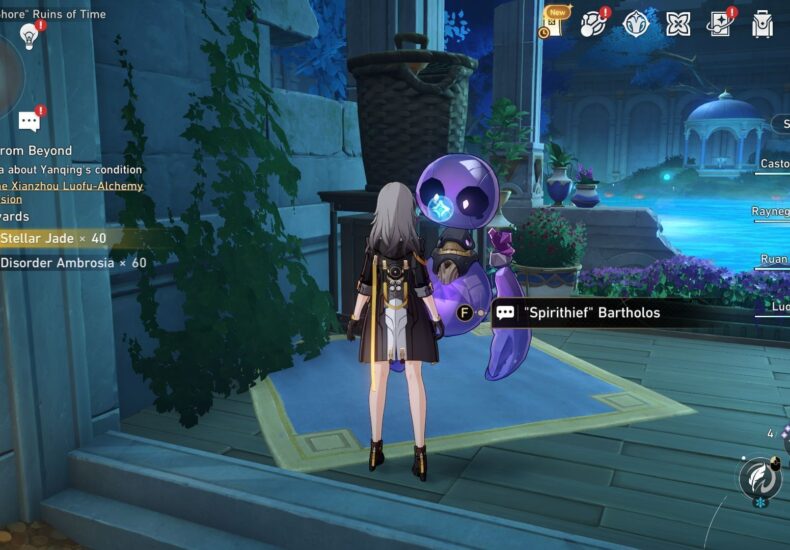
Task: Open the round crest icon in top bar
Action: click(637, 24)
